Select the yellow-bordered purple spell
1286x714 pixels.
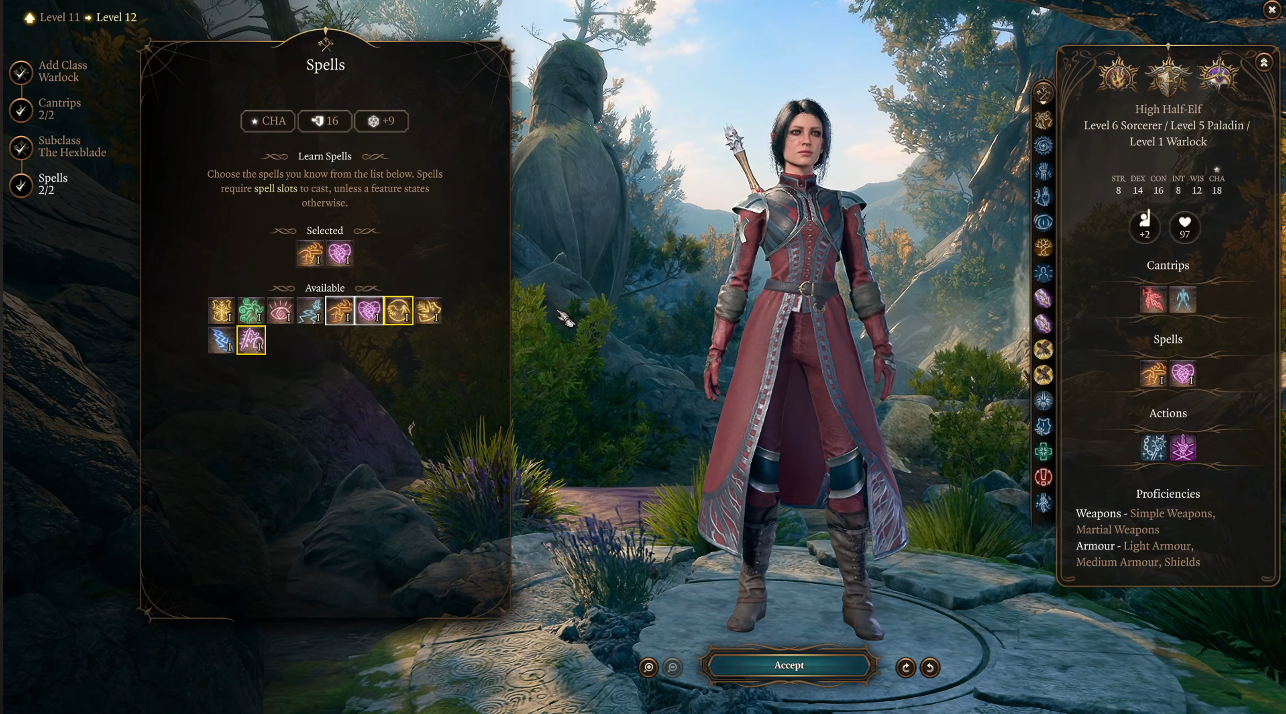(251, 341)
